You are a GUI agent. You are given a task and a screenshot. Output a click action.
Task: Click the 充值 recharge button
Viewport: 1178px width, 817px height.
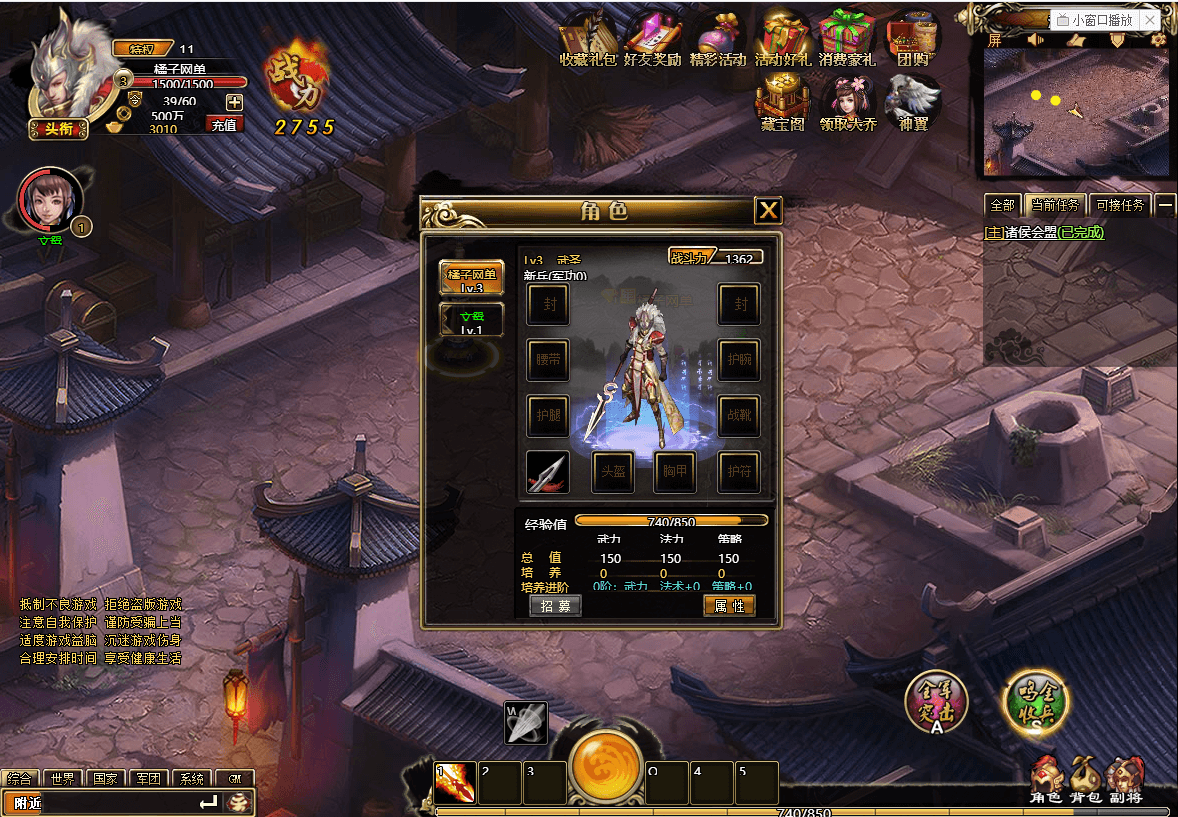click(x=224, y=125)
